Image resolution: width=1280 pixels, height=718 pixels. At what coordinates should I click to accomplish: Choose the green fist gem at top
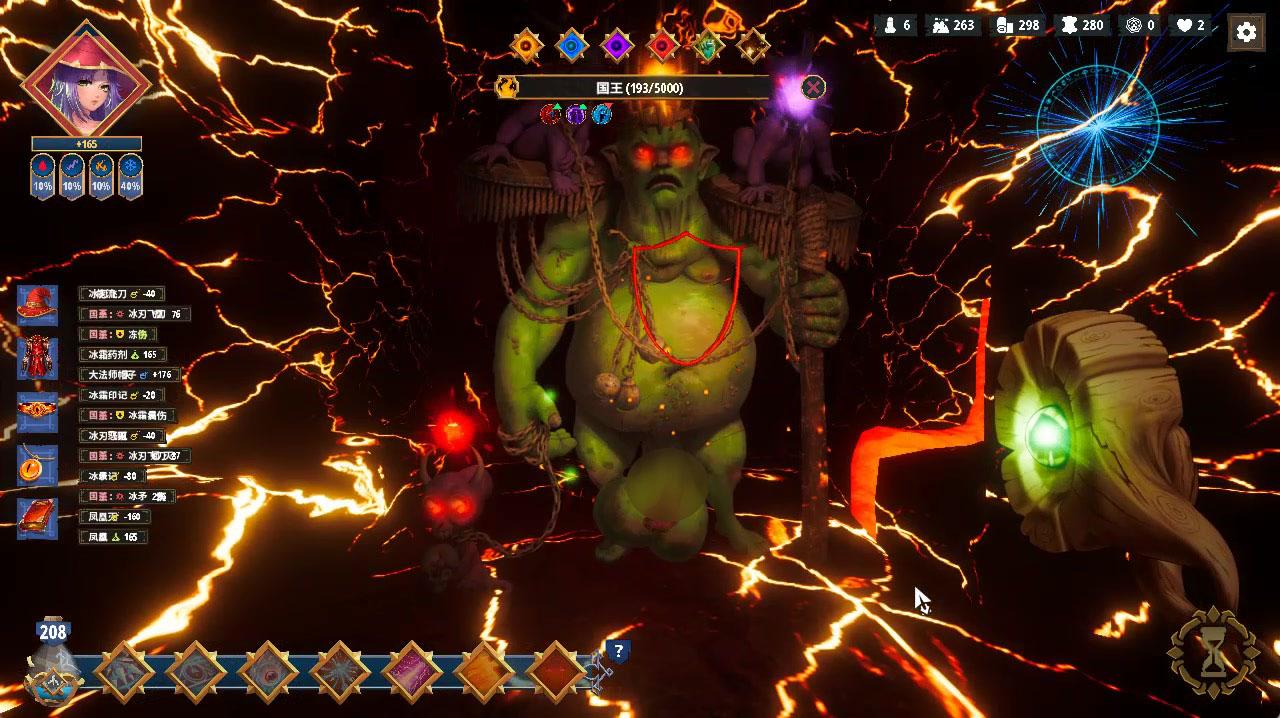(x=708, y=45)
